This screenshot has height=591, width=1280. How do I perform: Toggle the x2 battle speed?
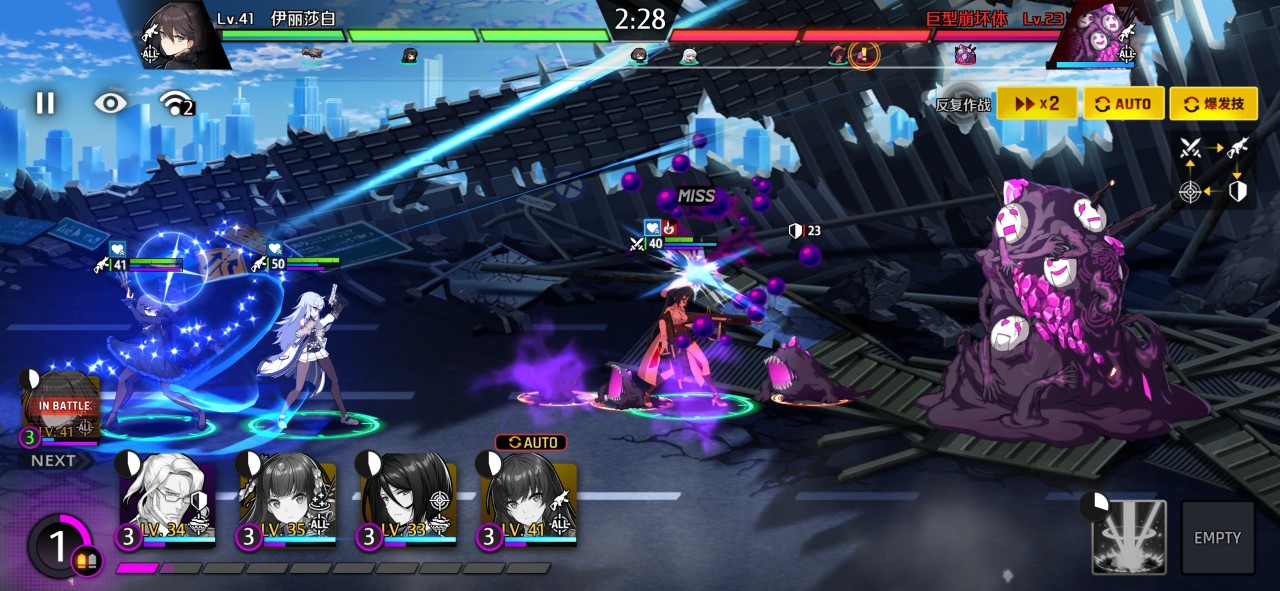[1036, 104]
